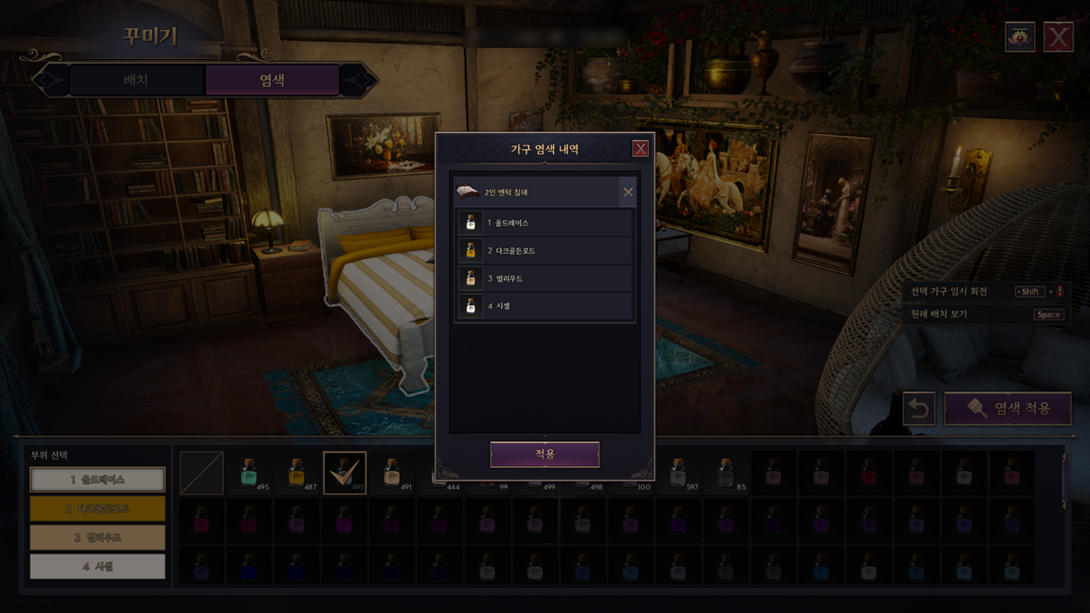This screenshot has height=613, width=1090.
Task: Select part 2 다크골든로드 in 부위 선택
Action: (x=97, y=509)
